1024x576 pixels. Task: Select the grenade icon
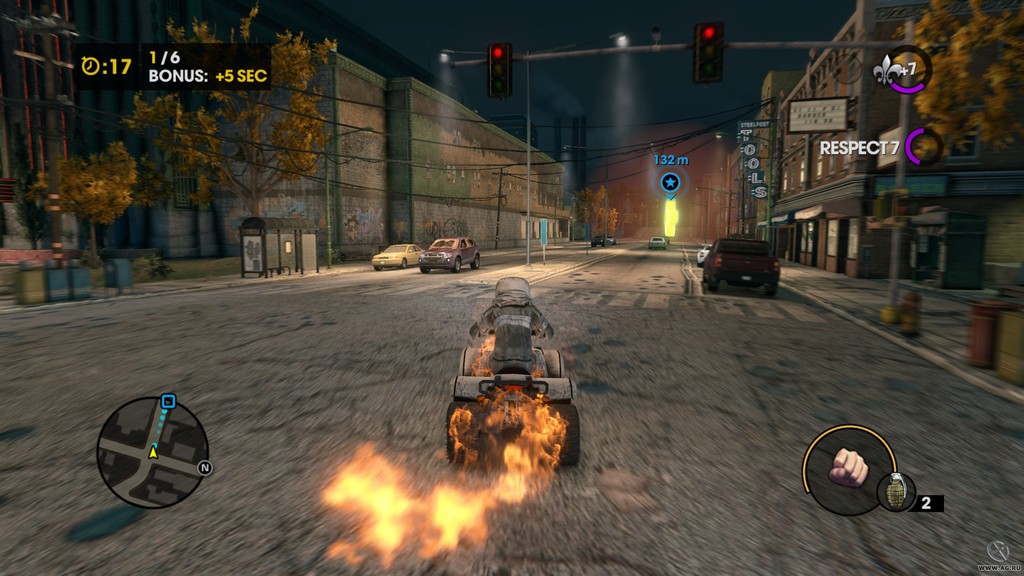(895, 492)
